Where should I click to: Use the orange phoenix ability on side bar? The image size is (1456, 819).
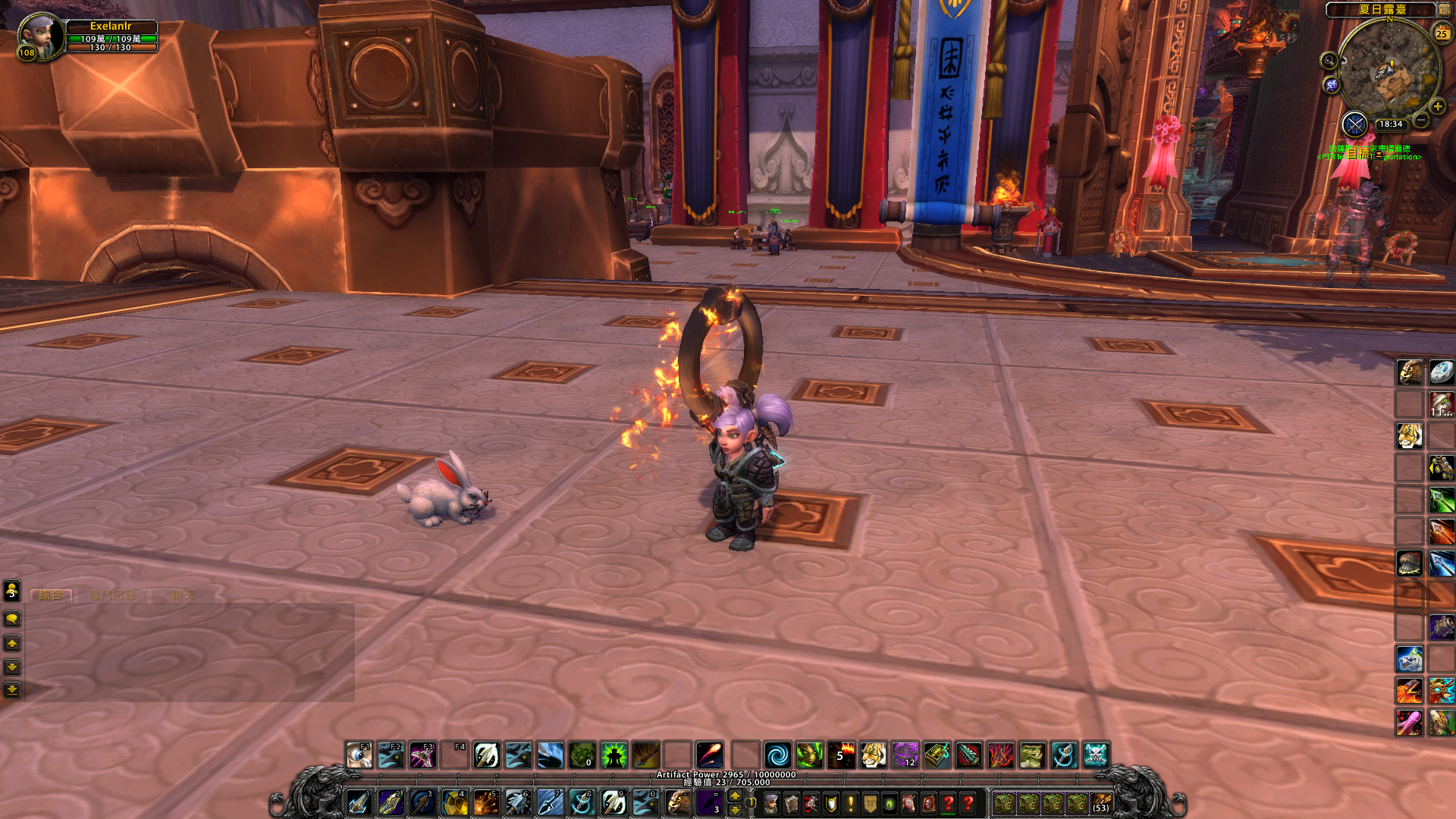(1410, 691)
